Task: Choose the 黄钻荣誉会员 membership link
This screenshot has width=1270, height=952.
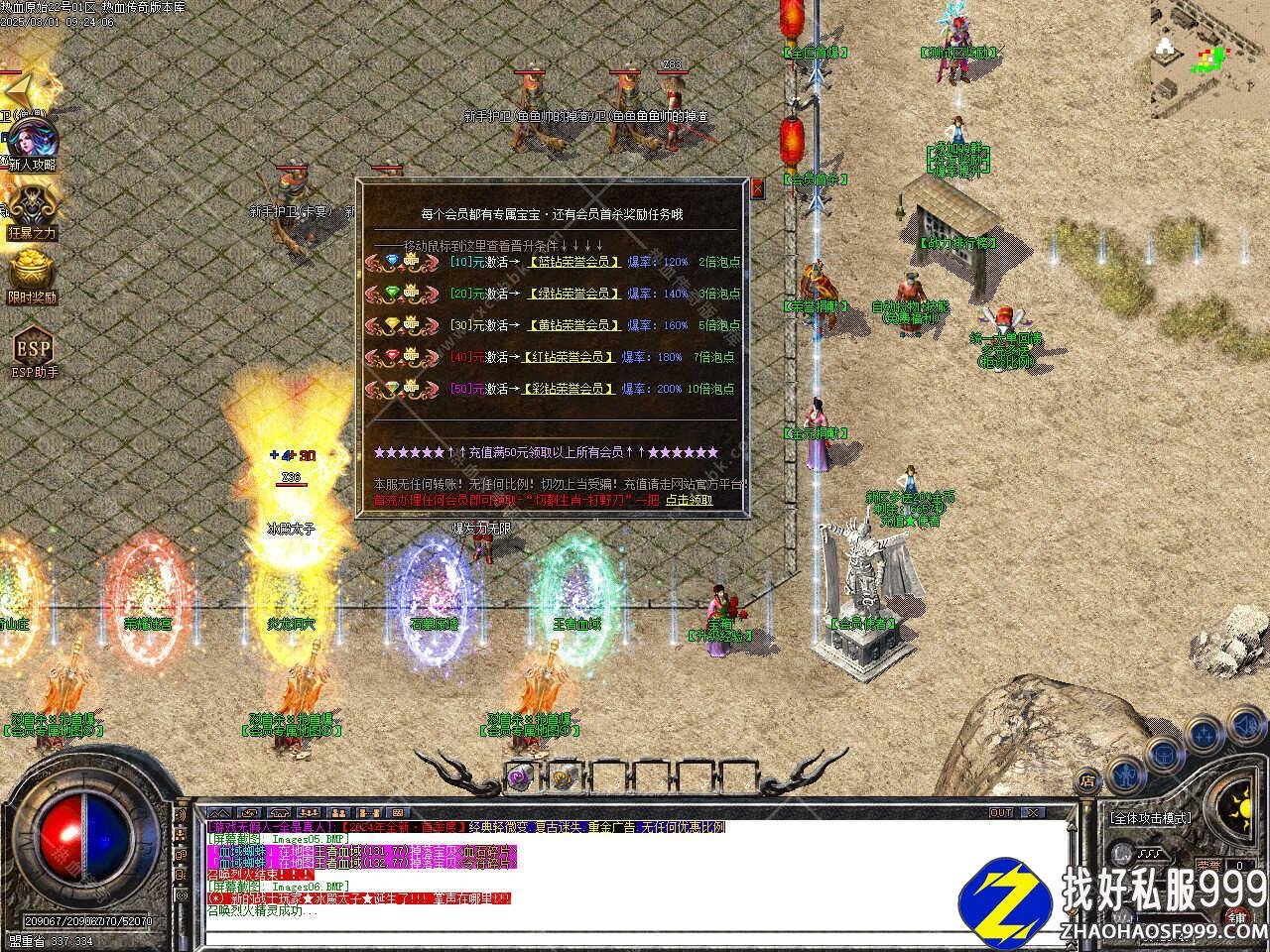Action: pyautogui.click(x=573, y=325)
